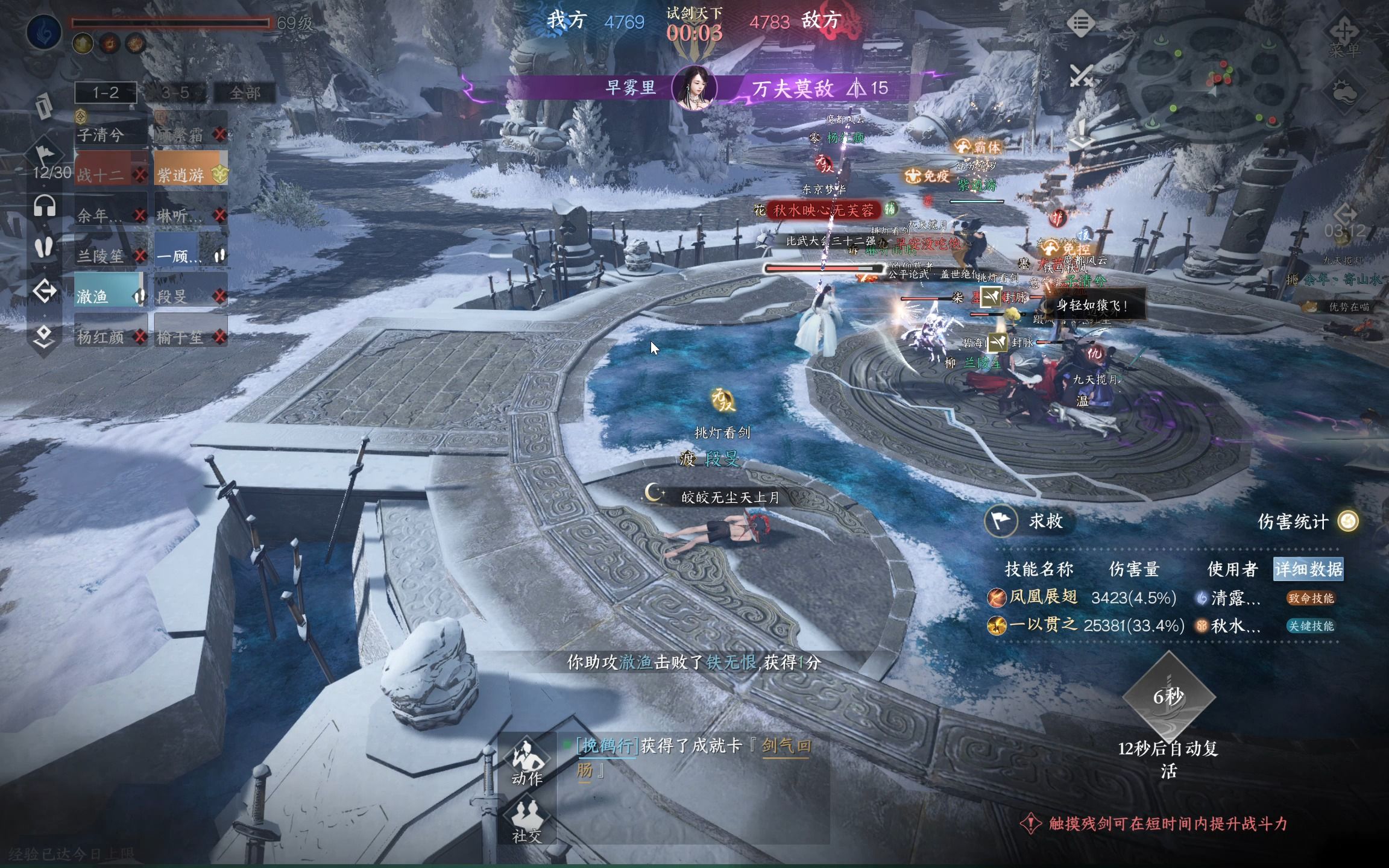Switch to the 3-5 team tab
Image resolution: width=1389 pixels, height=868 pixels.
pos(175,92)
